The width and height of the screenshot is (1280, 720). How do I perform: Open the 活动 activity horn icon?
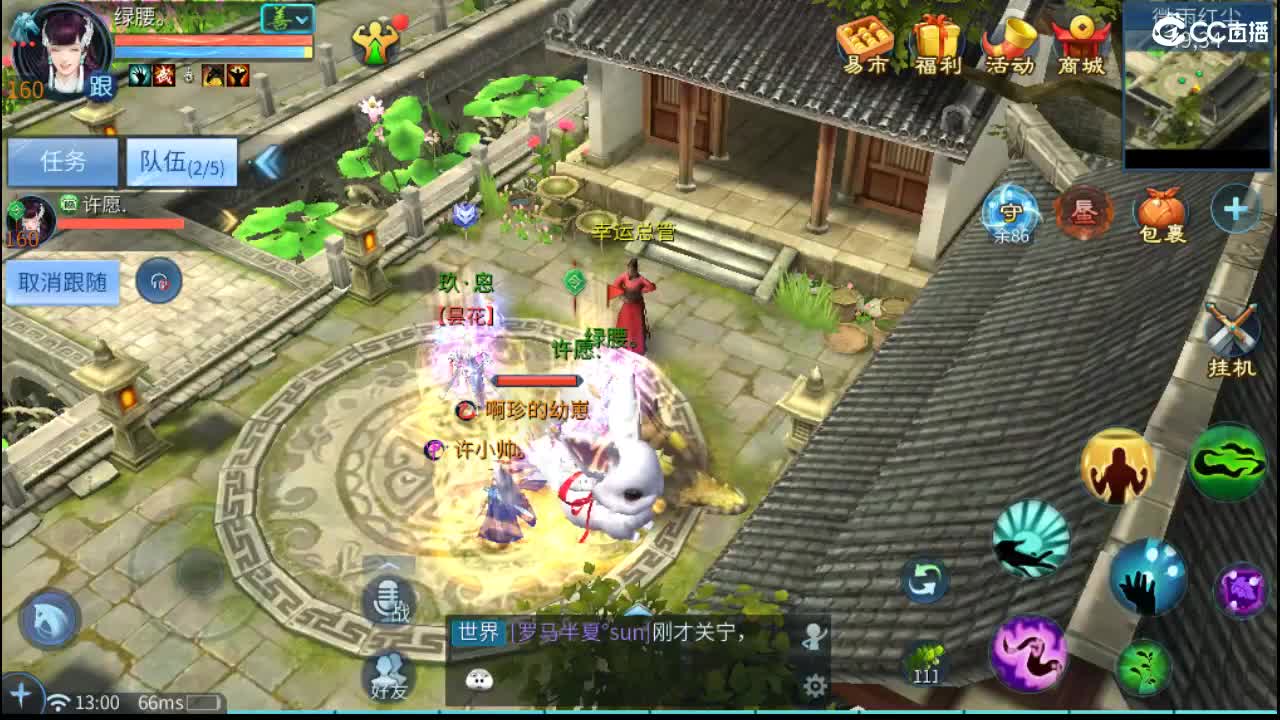pos(1012,42)
